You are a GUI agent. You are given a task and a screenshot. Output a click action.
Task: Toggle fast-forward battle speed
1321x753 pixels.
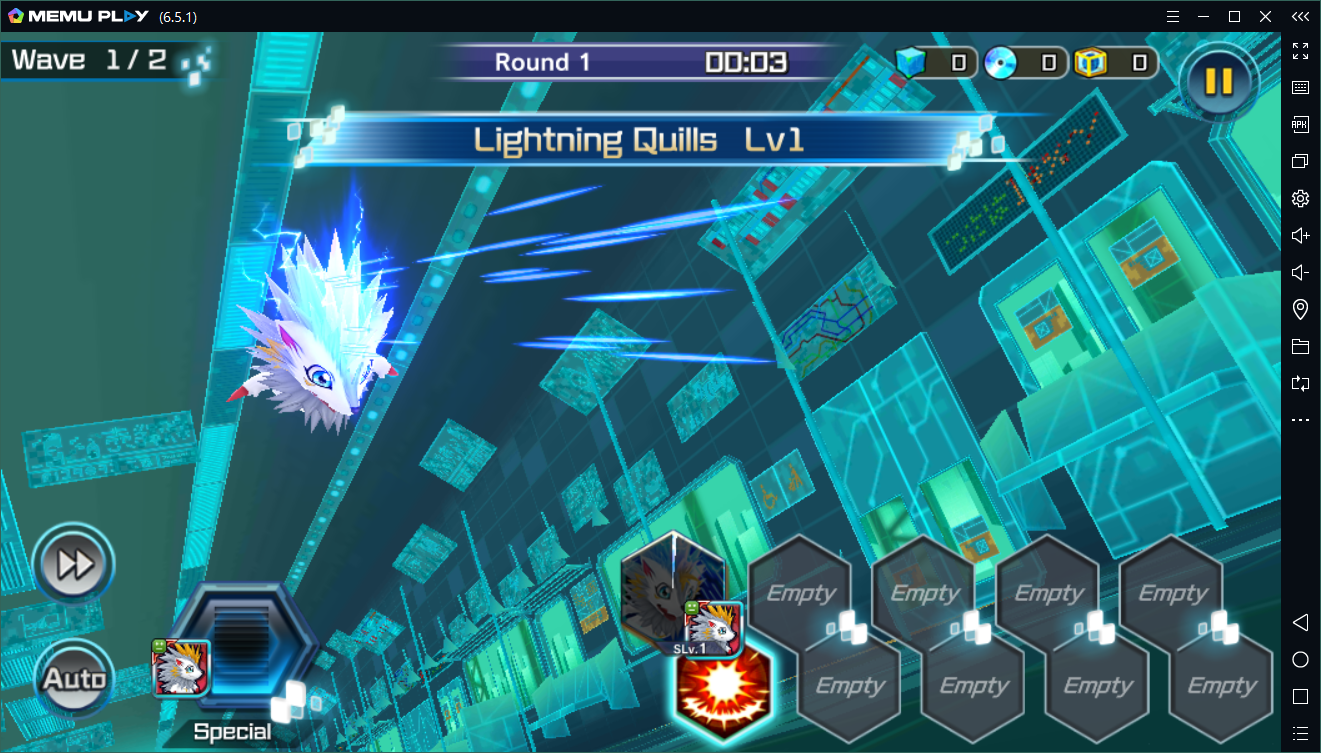tap(72, 563)
